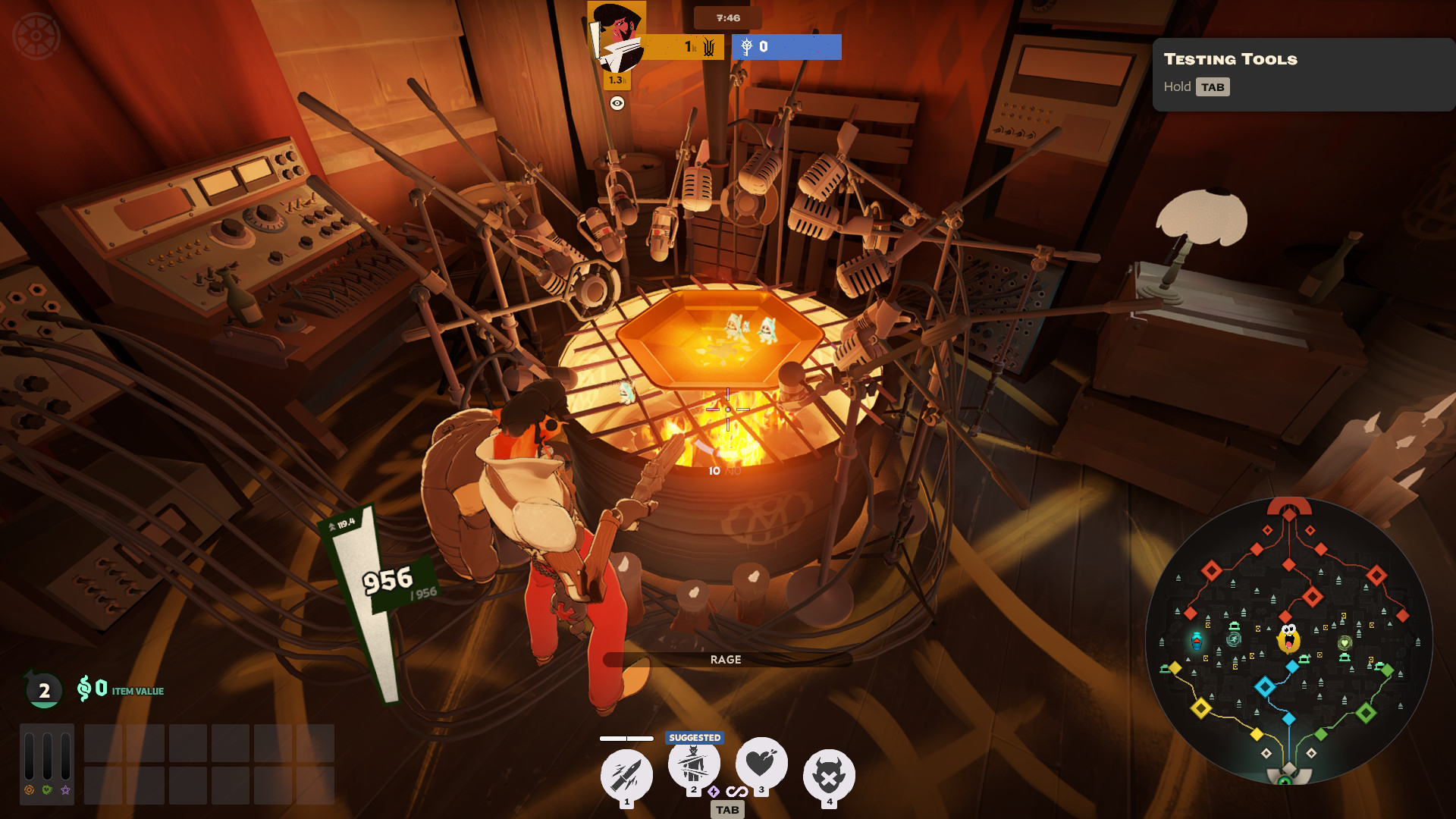1456x819 pixels.
Task: Activate the heart ability in slot 3
Action: [761, 763]
